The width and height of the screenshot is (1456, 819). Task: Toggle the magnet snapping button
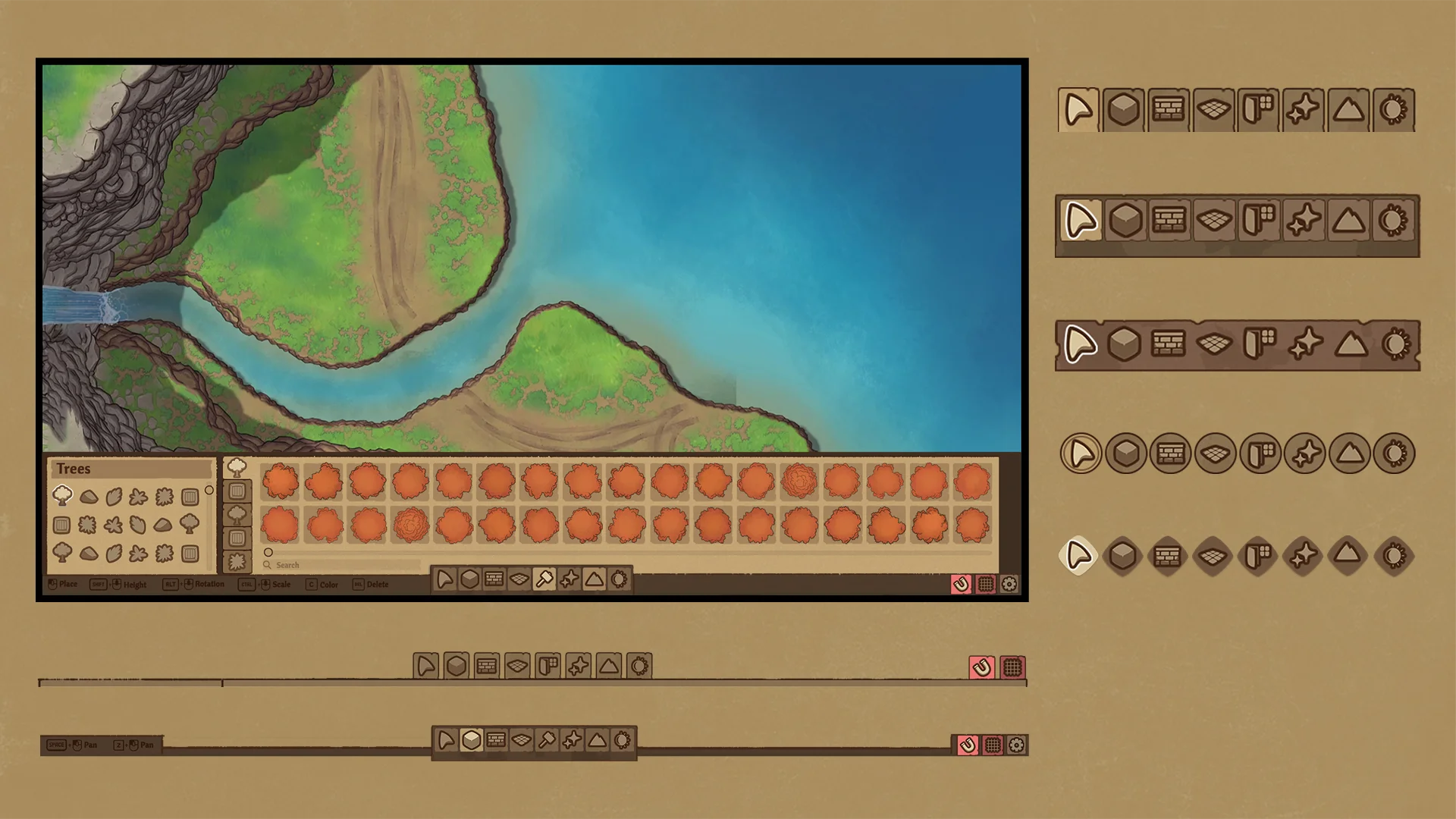pyautogui.click(x=961, y=584)
